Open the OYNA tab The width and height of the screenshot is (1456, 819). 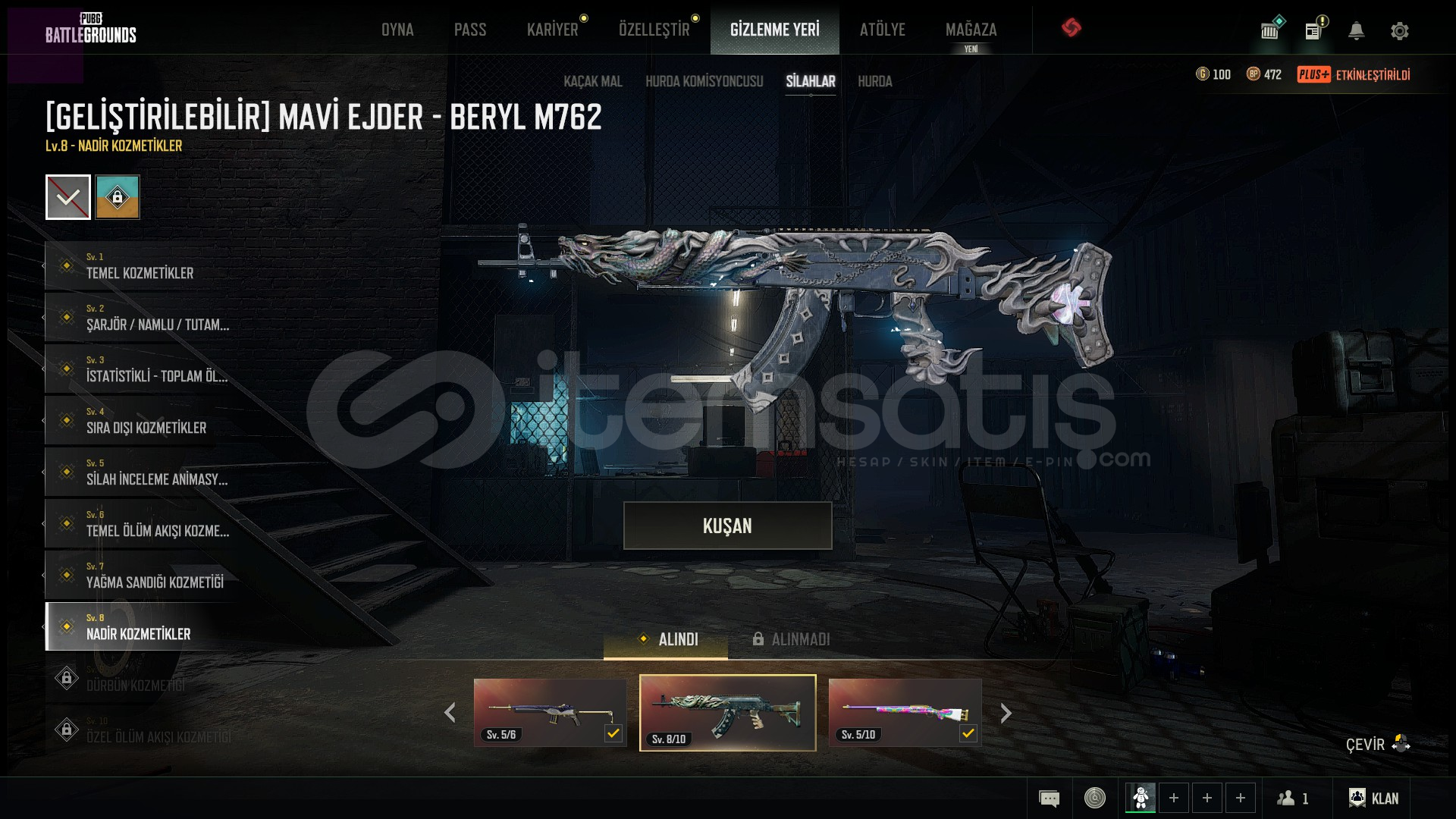pos(397,30)
